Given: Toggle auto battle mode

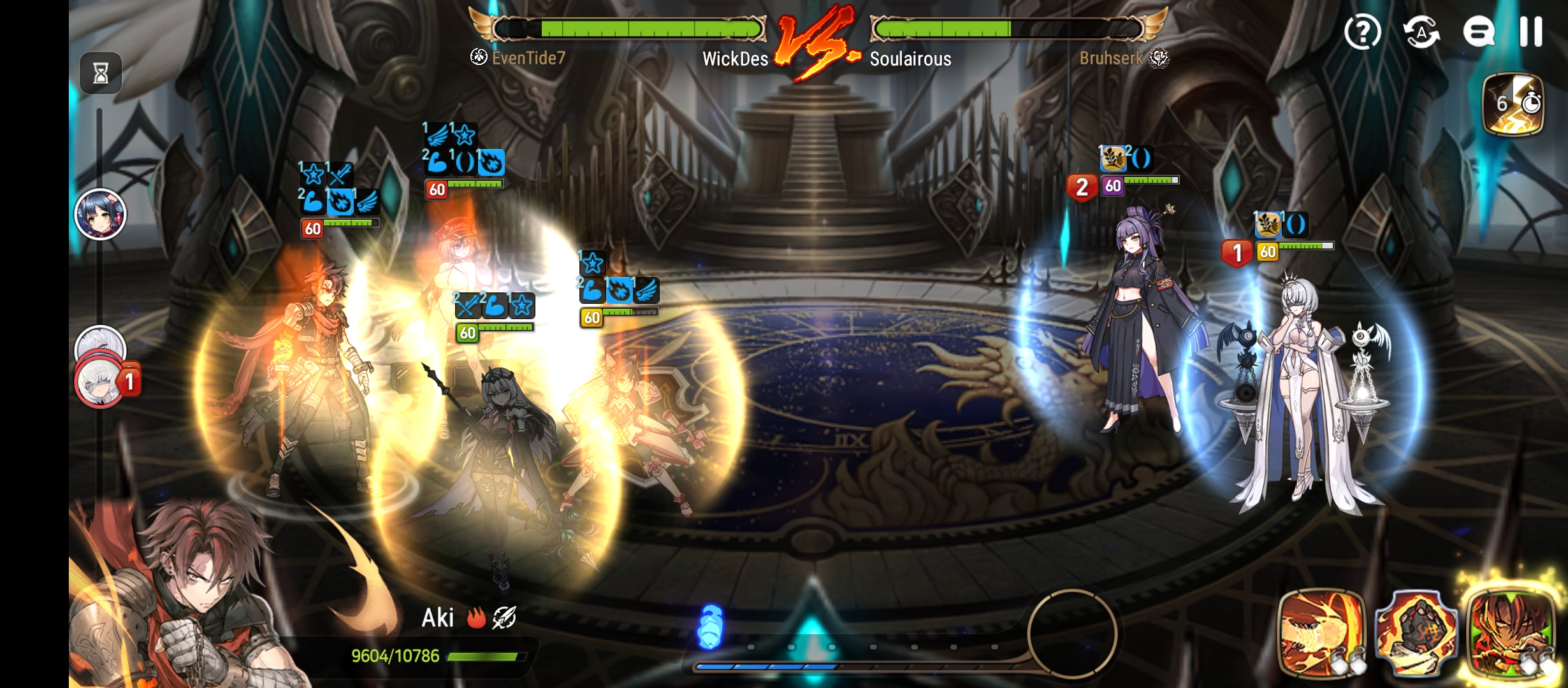Looking at the screenshot, I should pos(1421,31).
